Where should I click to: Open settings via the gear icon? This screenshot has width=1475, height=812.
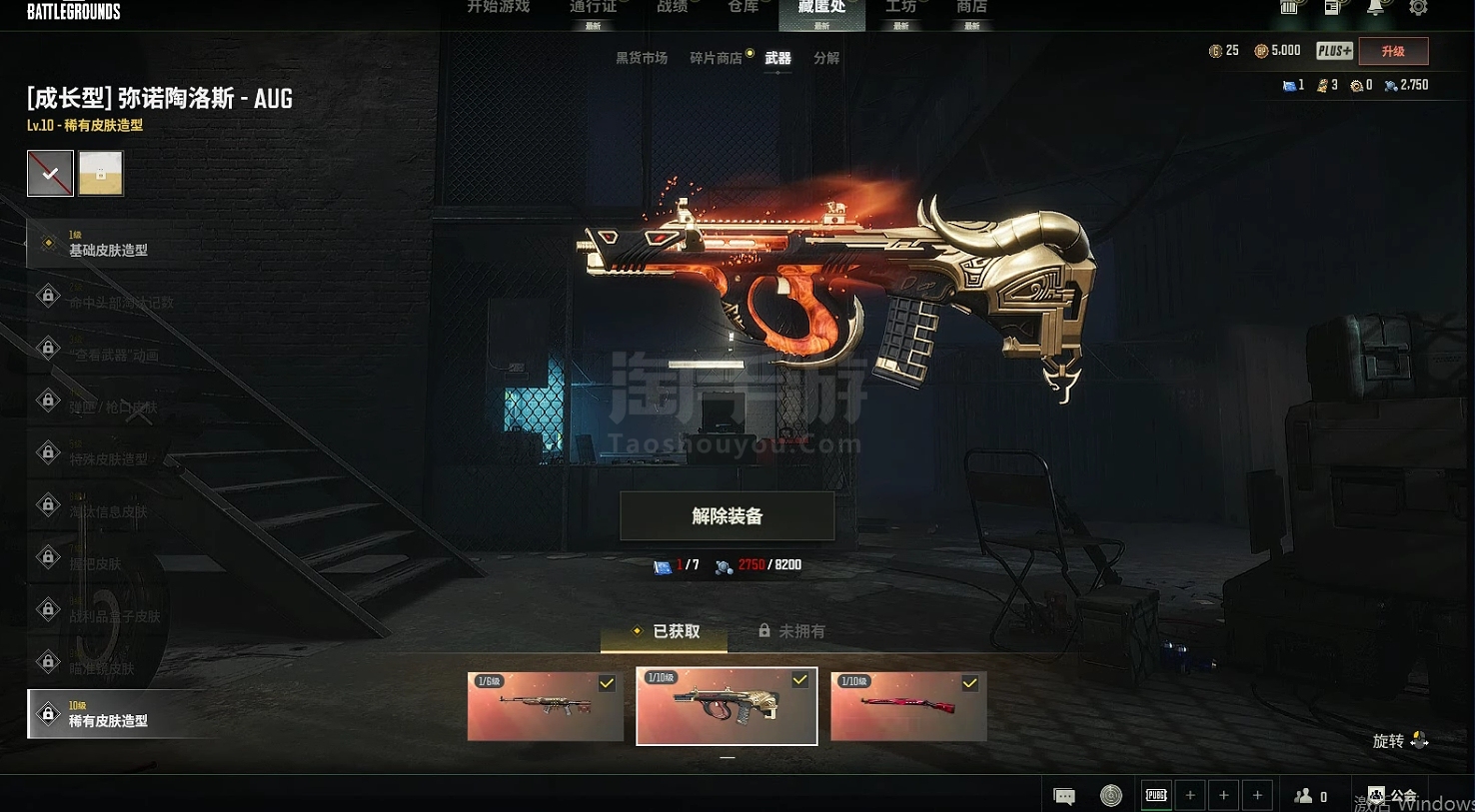click(1418, 8)
